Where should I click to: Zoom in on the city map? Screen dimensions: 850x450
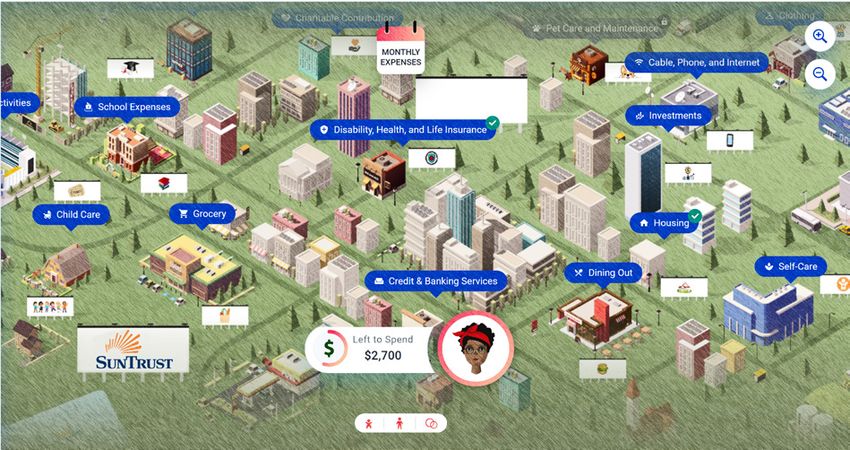coord(819,37)
